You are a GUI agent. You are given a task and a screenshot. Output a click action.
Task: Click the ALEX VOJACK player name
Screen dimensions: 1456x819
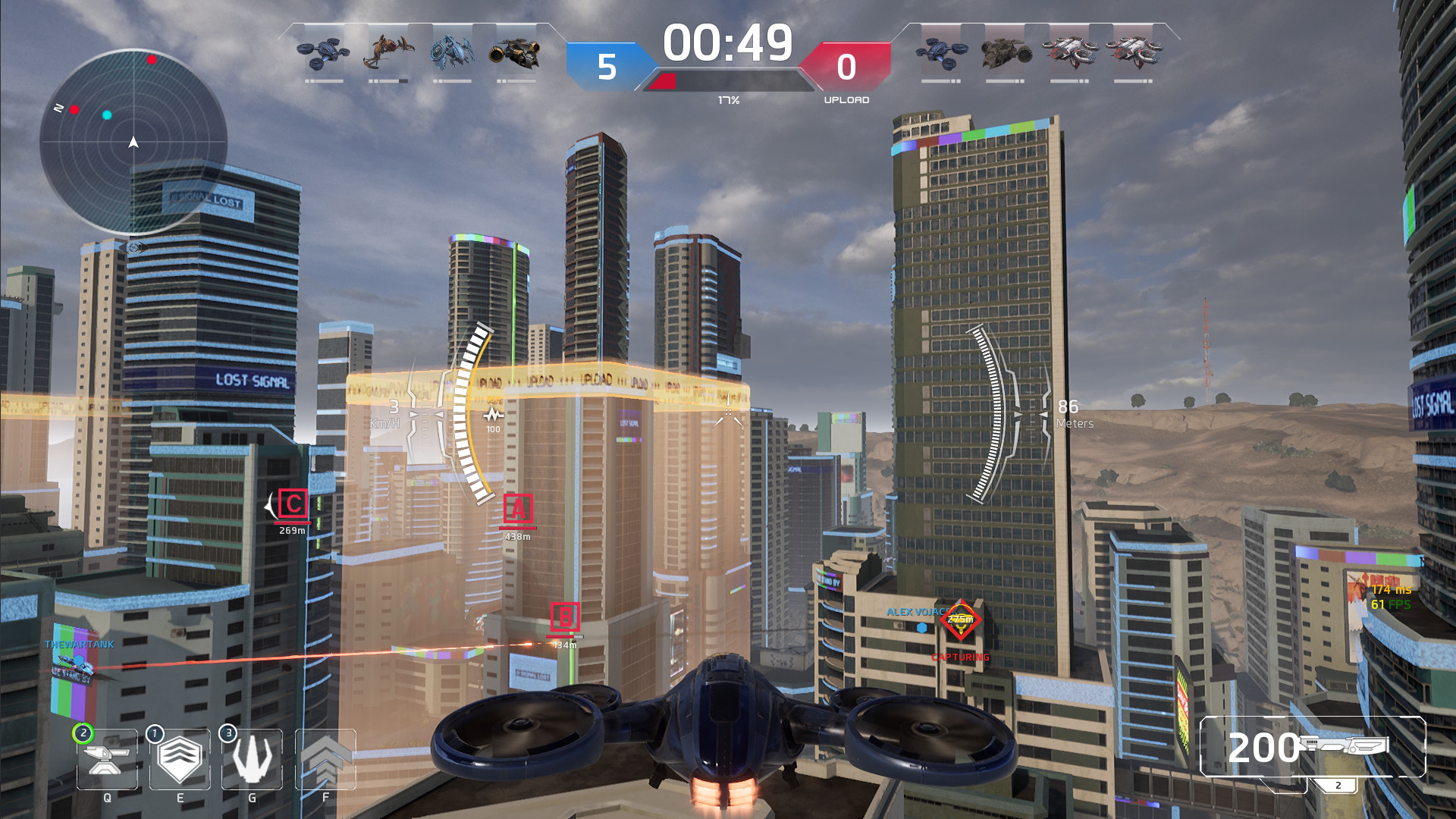tap(916, 610)
